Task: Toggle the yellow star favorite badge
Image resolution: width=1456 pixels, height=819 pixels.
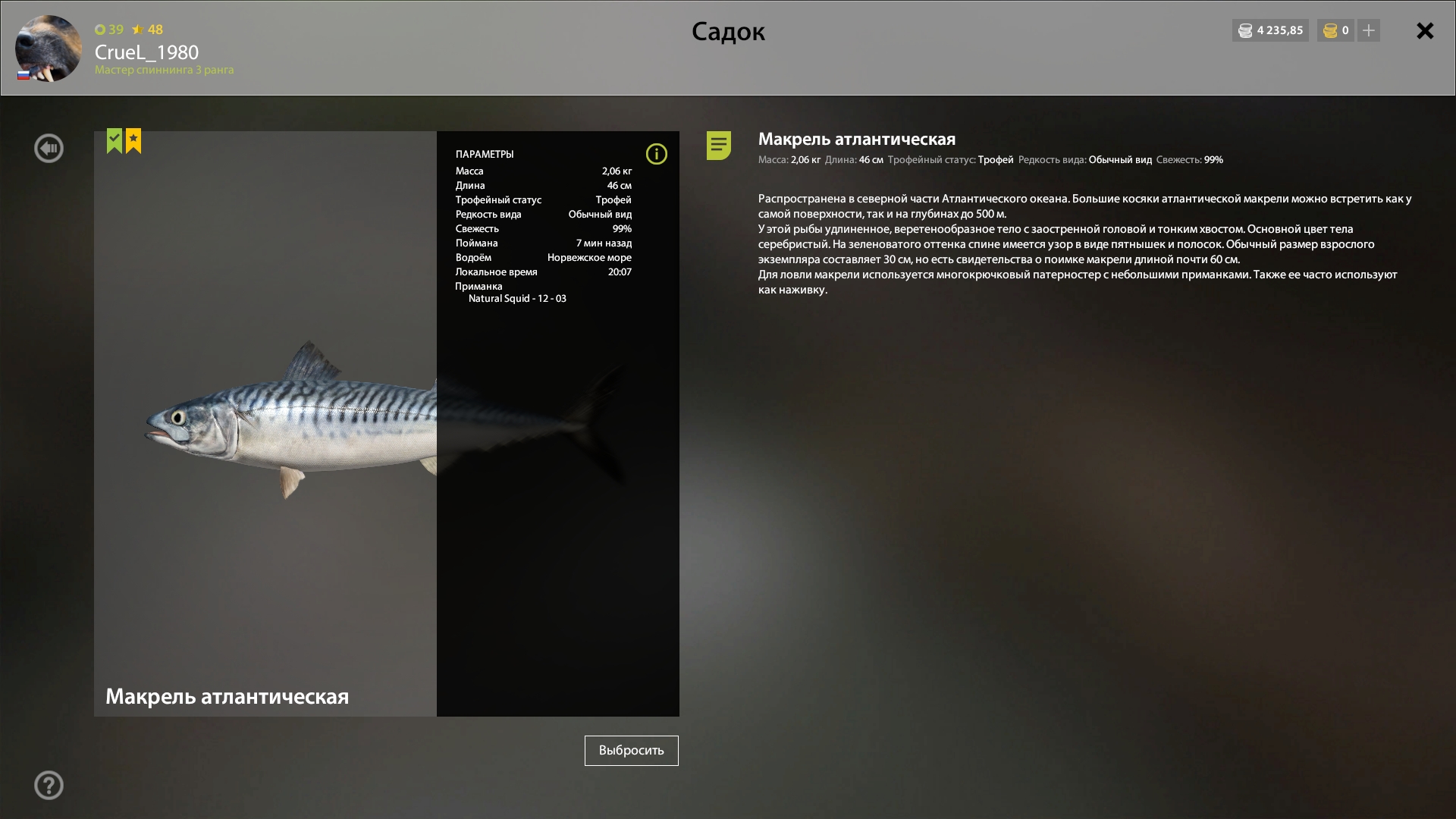Action: 133,140
